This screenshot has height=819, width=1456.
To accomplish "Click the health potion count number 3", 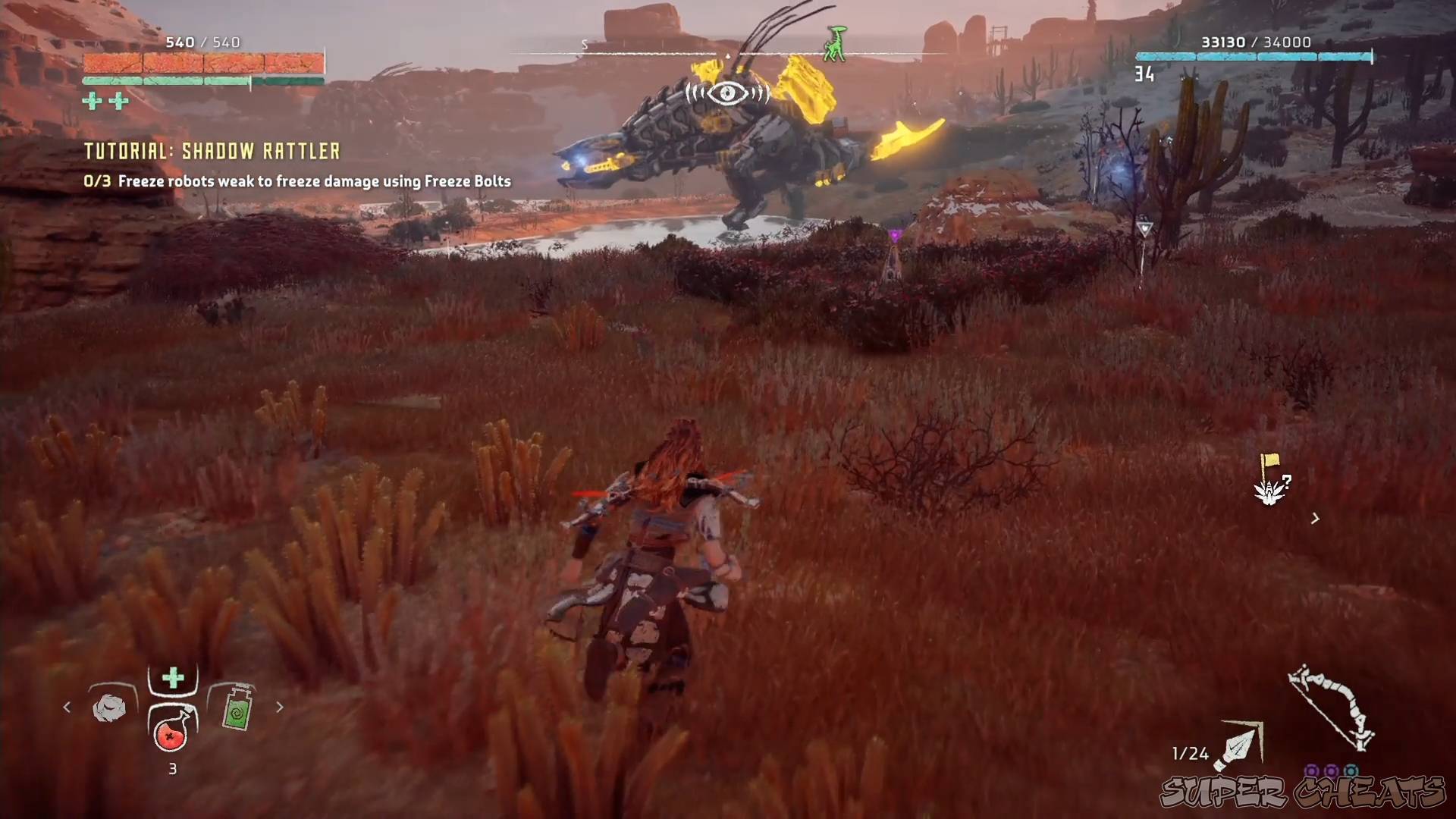I will pos(171,767).
